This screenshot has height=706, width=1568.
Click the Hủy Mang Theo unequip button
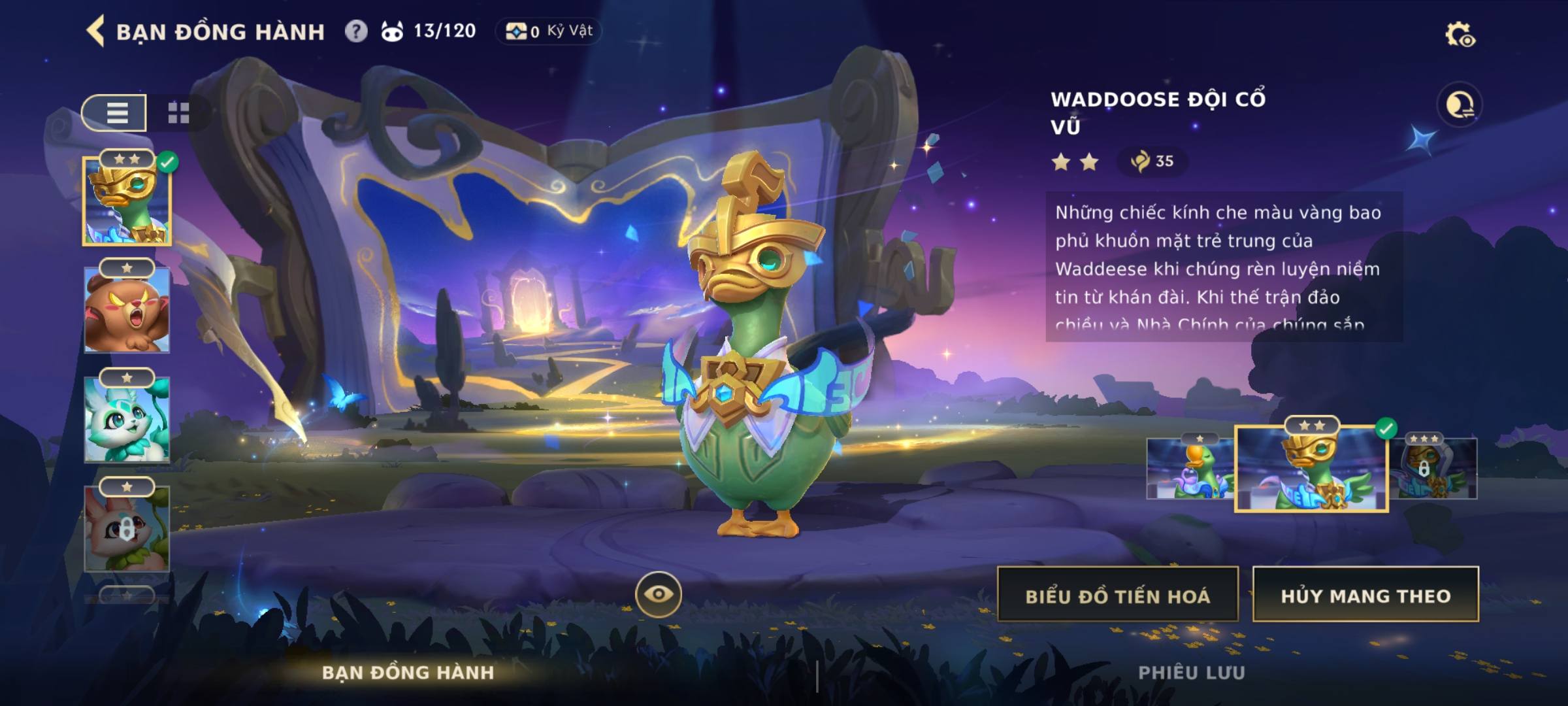pyautogui.click(x=1365, y=595)
